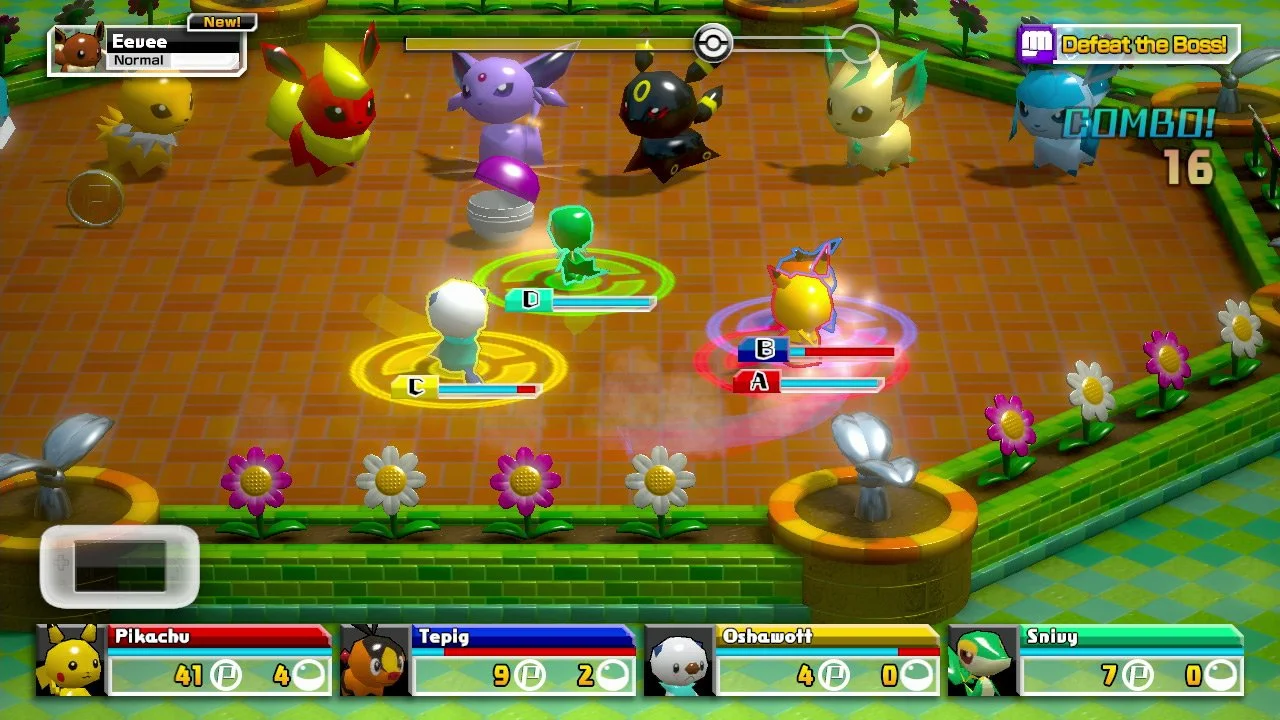
Task: Click the P coin icon beside Pikachu's count
Action: (224, 672)
